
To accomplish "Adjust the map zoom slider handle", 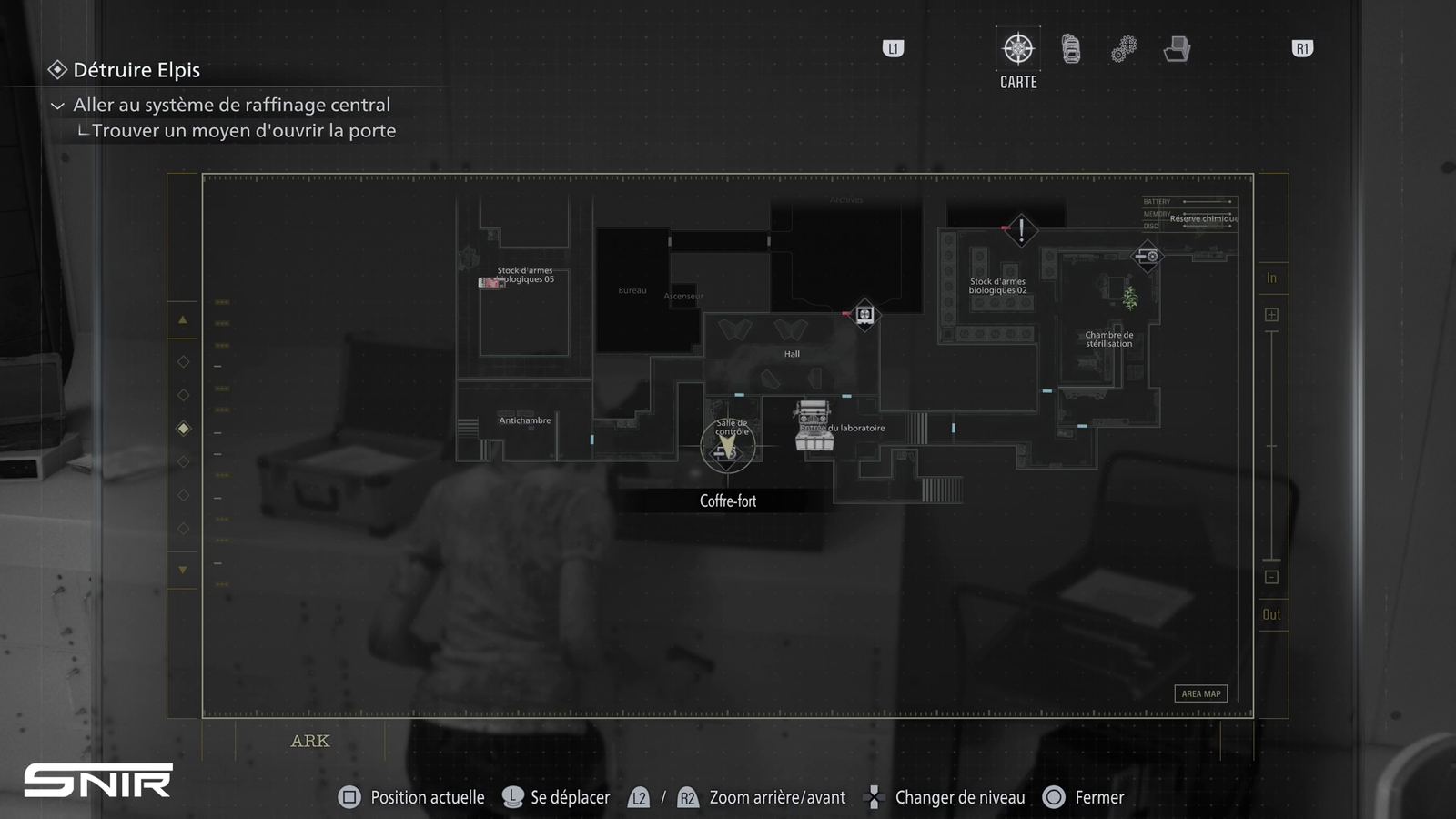I will click(1271, 560).
